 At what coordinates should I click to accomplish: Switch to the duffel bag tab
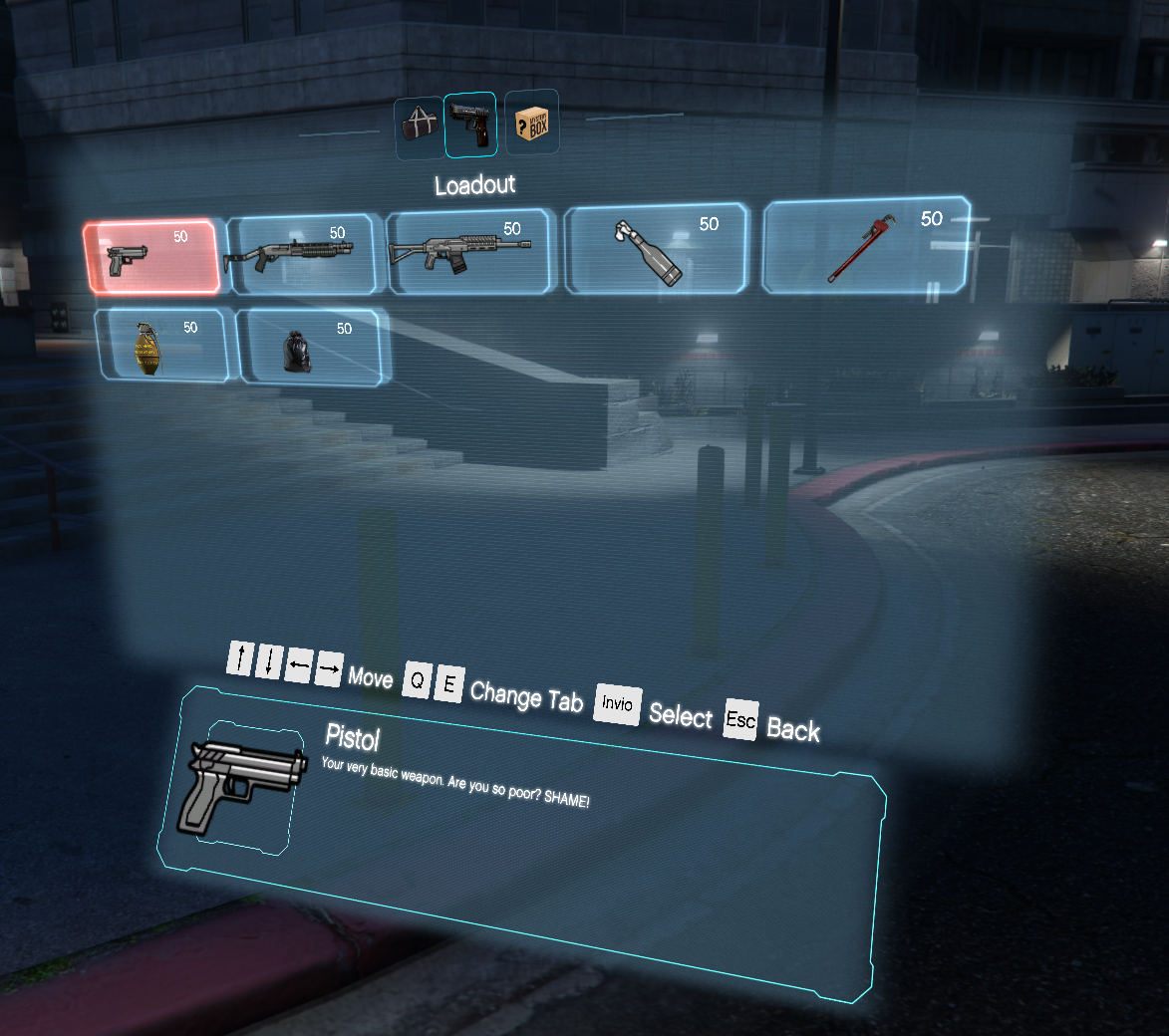(x=418, y=127)
